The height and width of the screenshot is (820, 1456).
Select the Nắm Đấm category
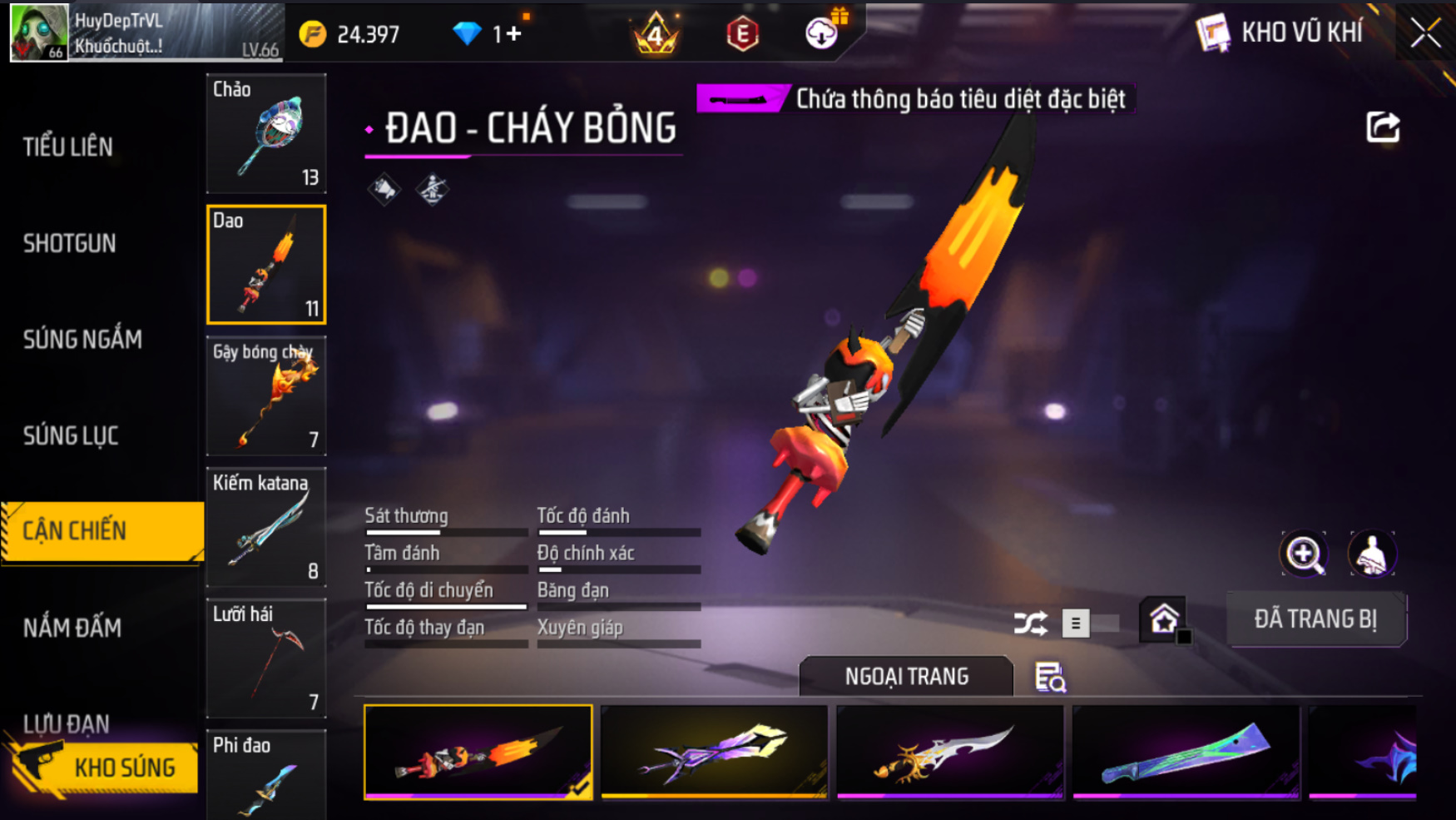tap(72, 628)
